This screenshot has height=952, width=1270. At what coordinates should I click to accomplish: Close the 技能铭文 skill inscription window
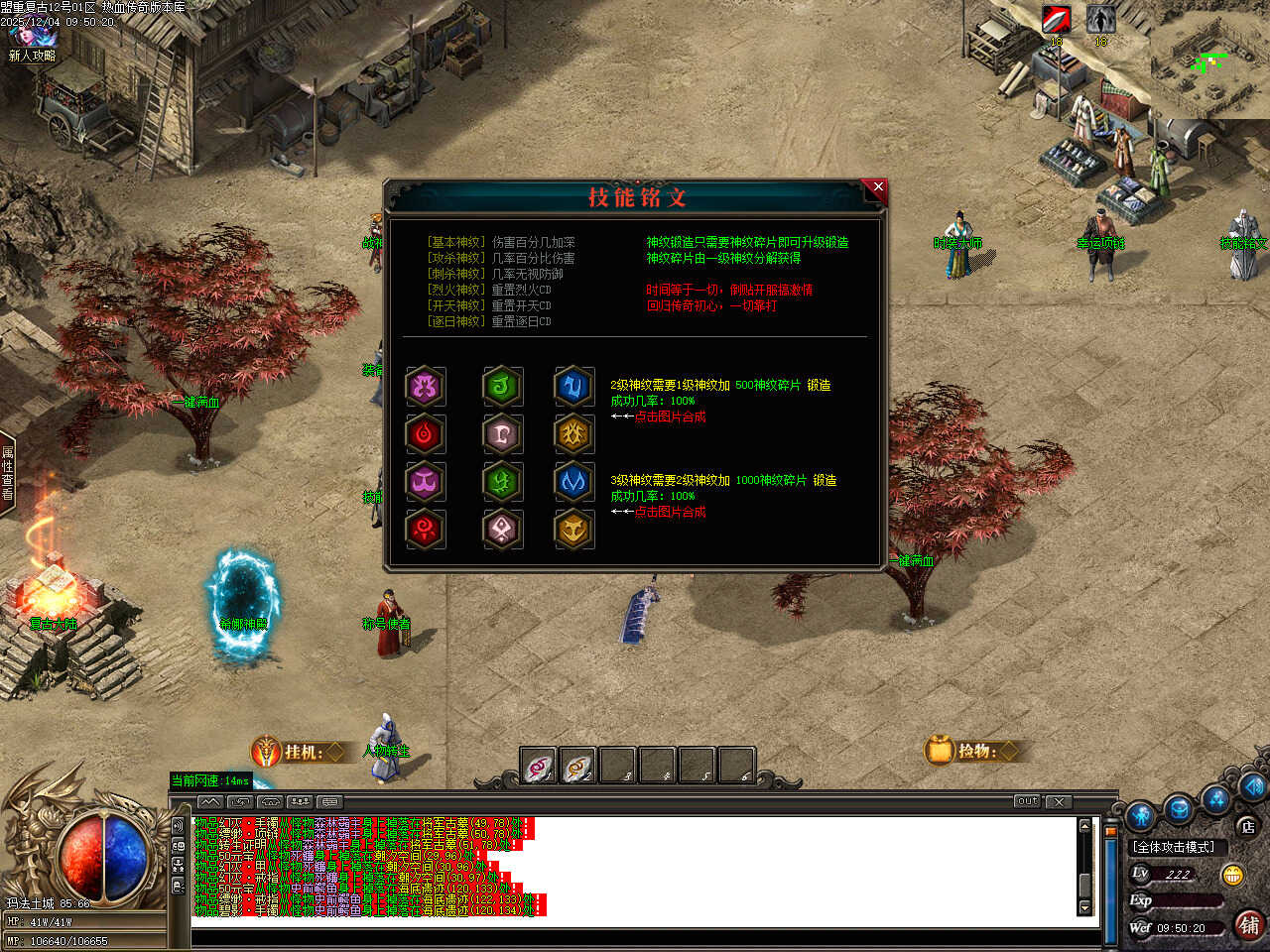(877, 186)
